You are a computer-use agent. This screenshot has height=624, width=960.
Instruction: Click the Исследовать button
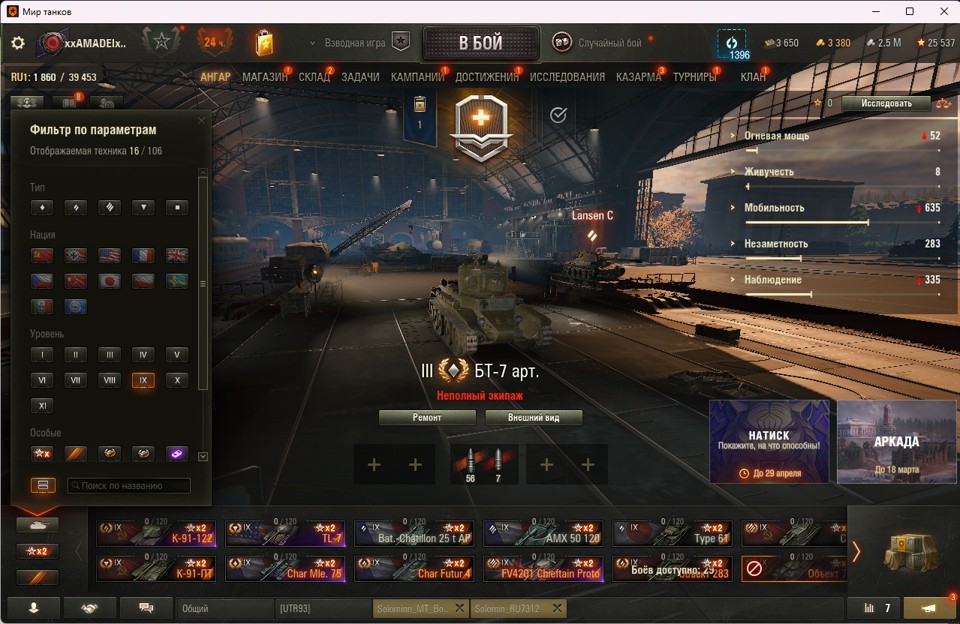tap(886, 103)
